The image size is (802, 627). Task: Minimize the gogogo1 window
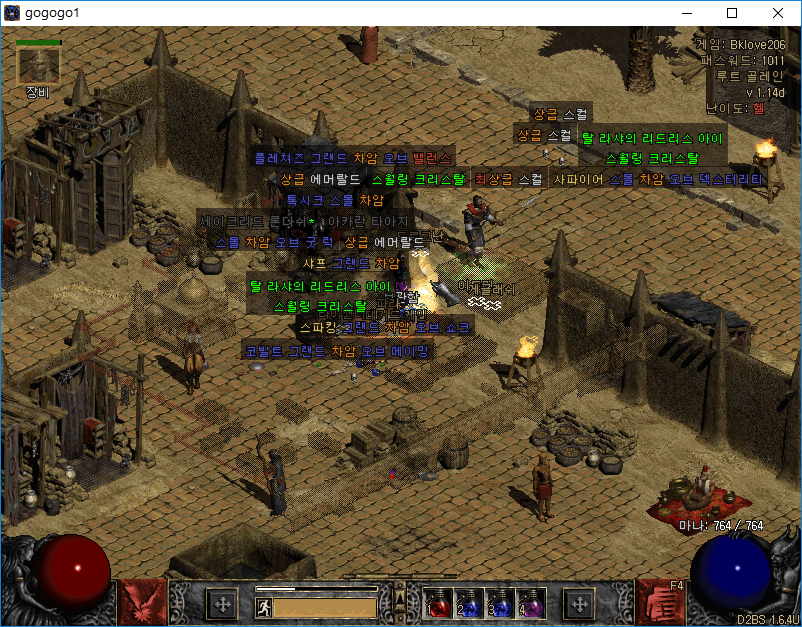[686, 13]
